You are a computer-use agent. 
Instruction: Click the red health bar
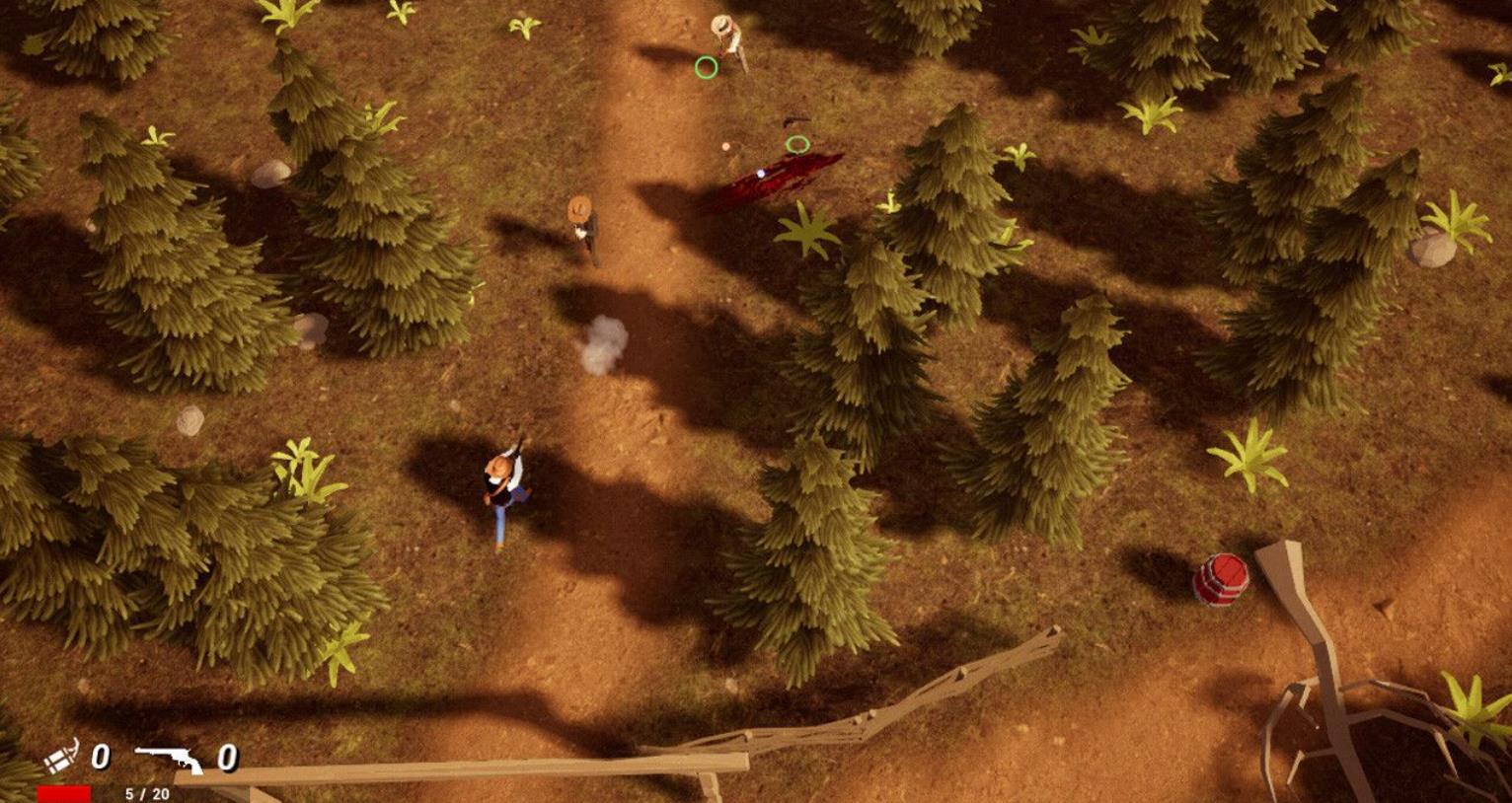tap(64, 792)
